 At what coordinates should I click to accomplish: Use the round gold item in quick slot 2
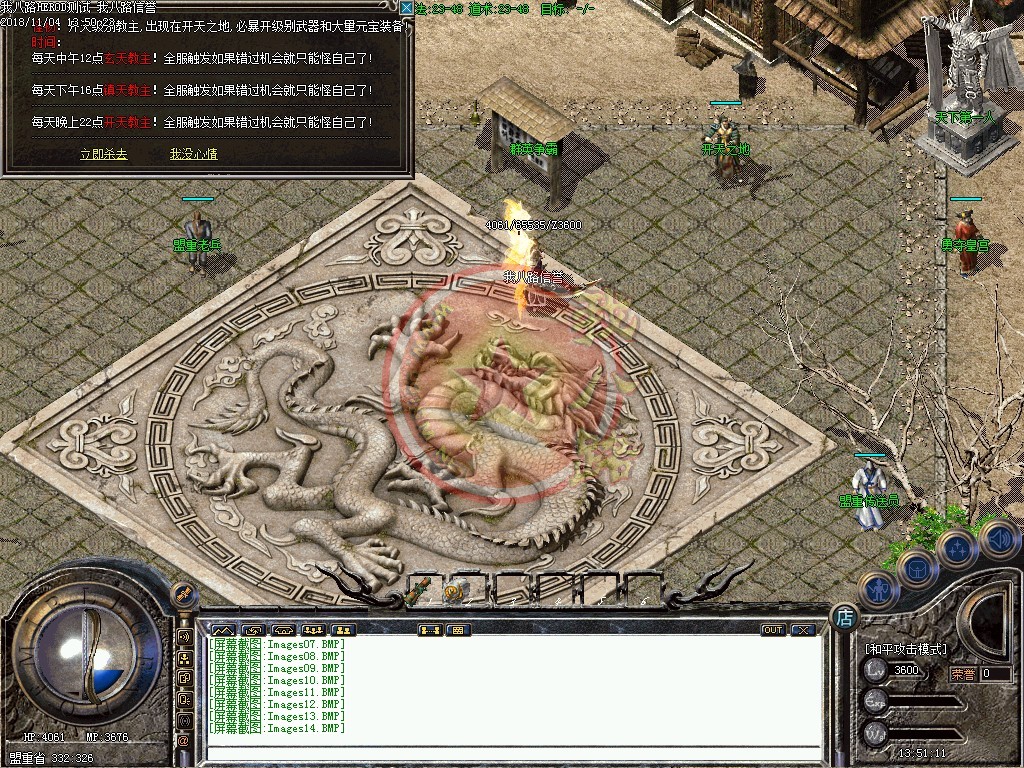point(455,591)
